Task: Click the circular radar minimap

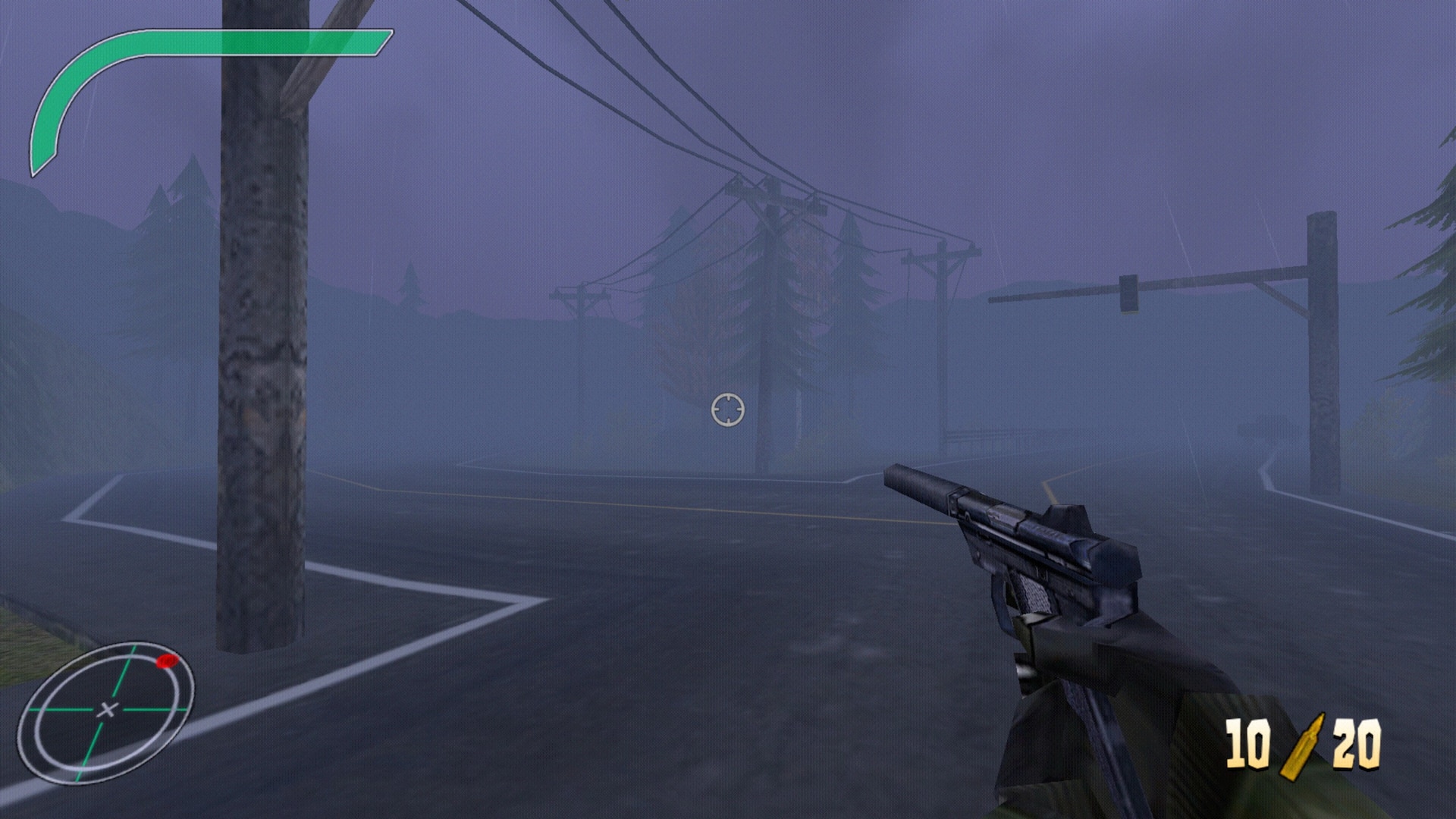Action: 105,711
